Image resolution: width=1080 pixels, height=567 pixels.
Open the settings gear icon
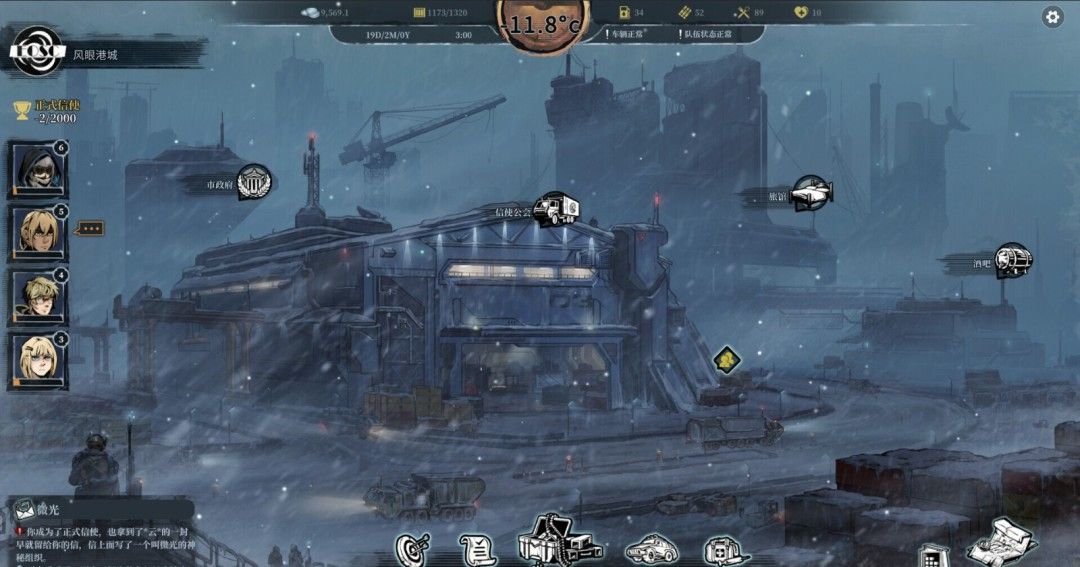pos(1052,16)
